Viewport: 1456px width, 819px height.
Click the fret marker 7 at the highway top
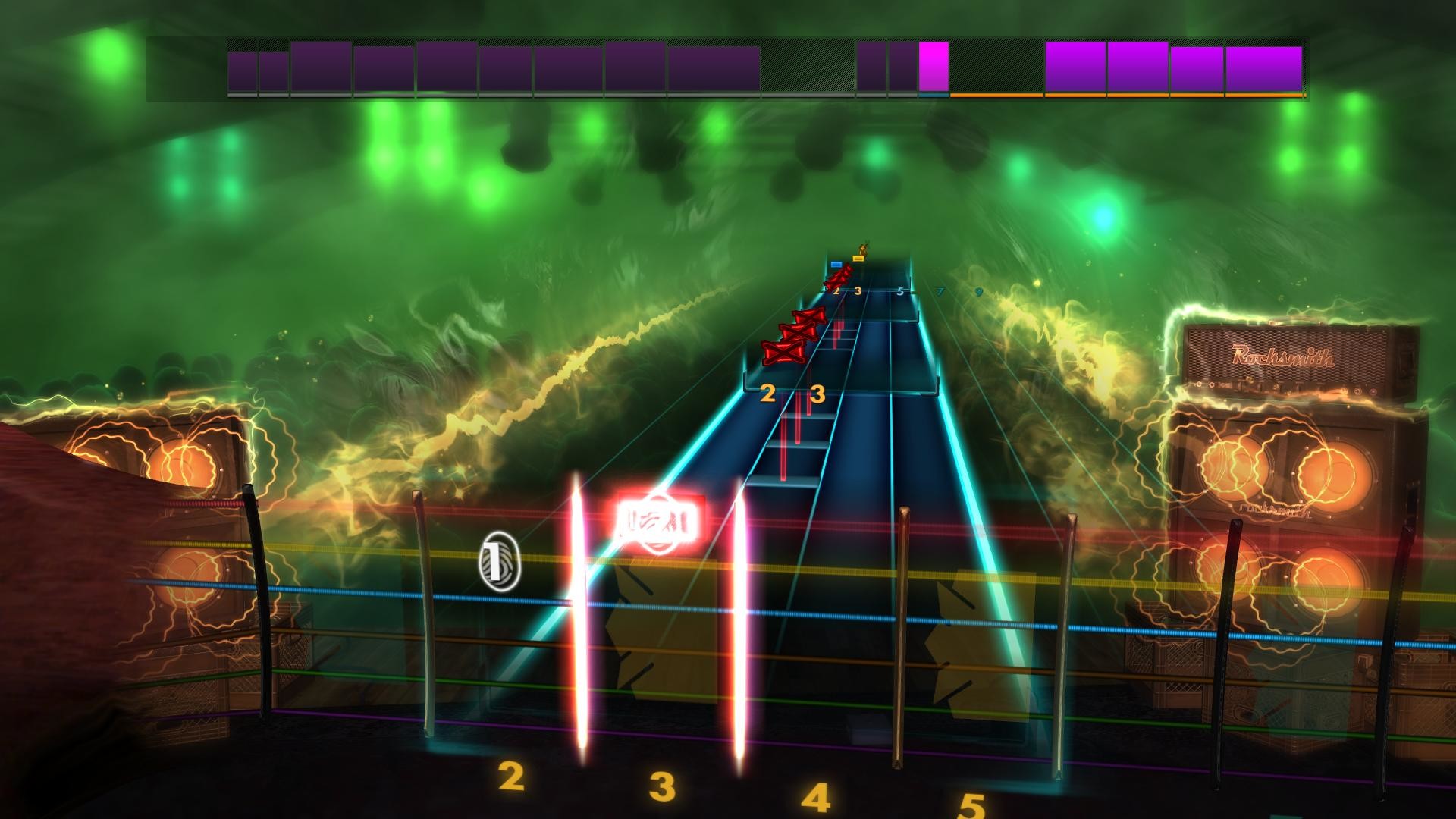[x=938, y=290]
